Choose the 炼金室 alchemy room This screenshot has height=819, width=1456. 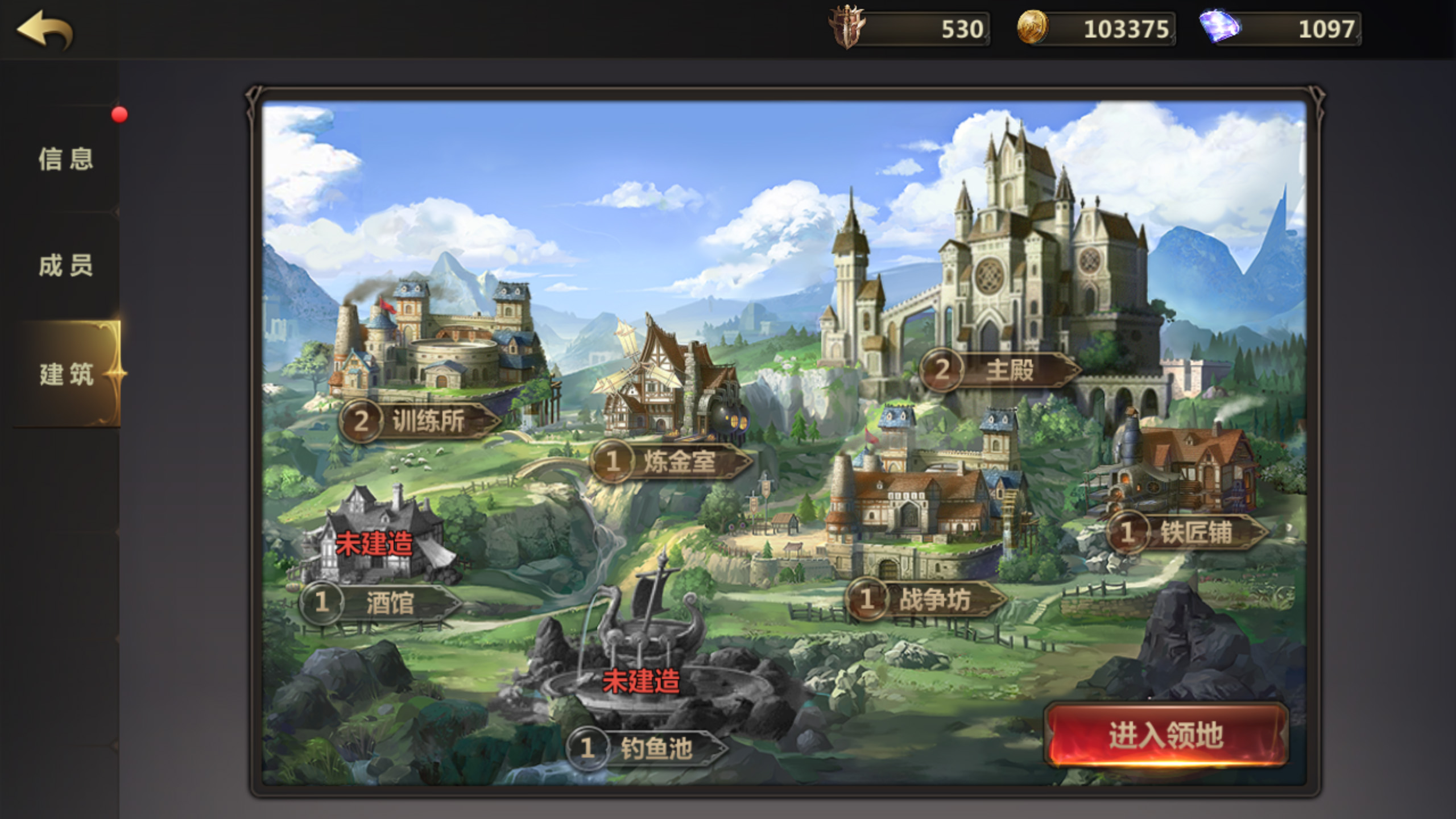671,461
